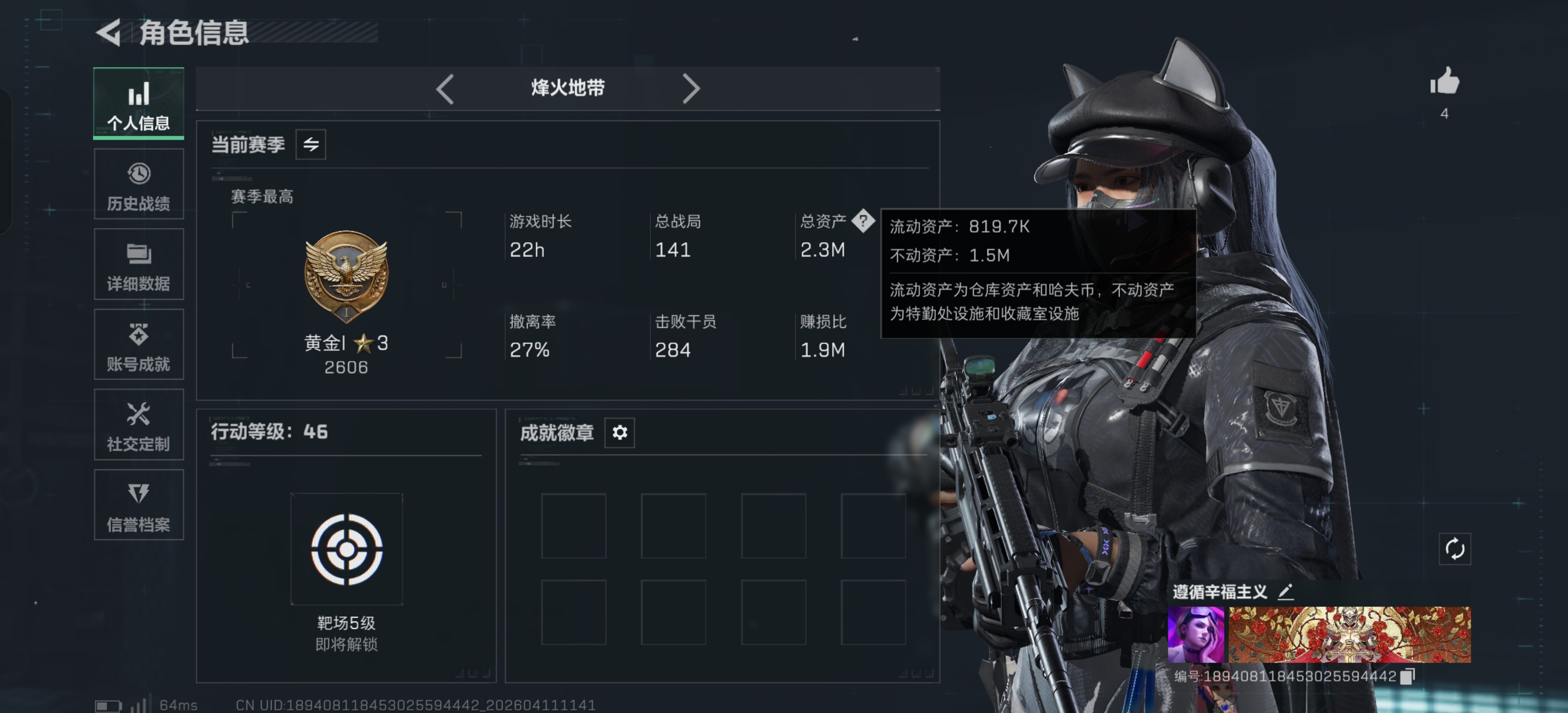Open the season switcher next to 当前赛季
The height and width of the screenshot is (713, 1568).
310,144
